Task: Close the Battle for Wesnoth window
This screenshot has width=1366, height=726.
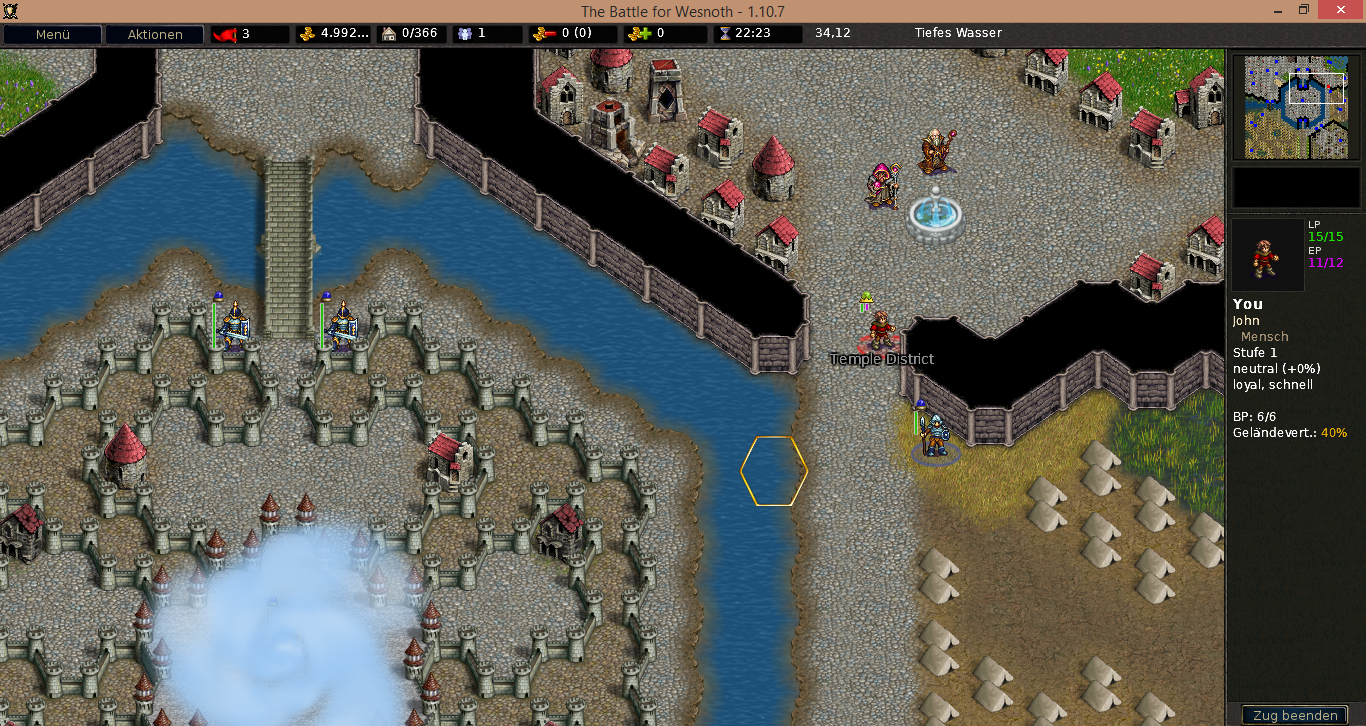Action: coord(1338,10)
